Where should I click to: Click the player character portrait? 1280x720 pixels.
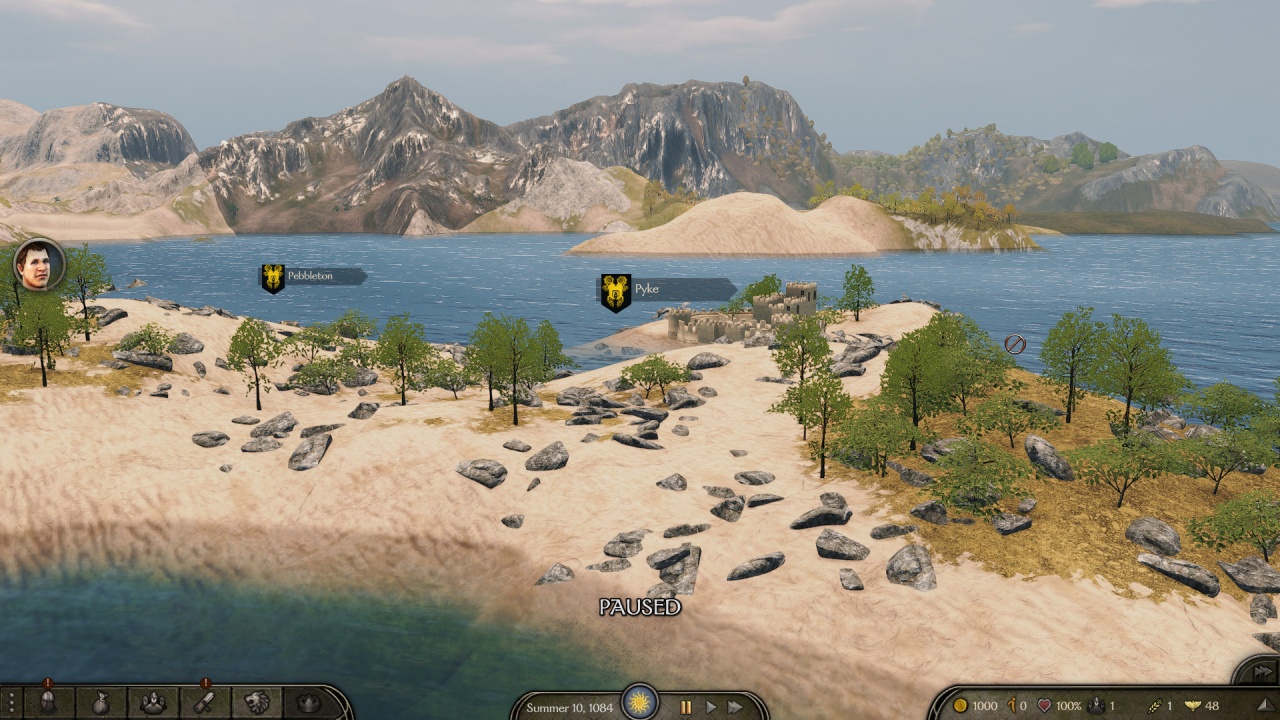coord(39,265)
